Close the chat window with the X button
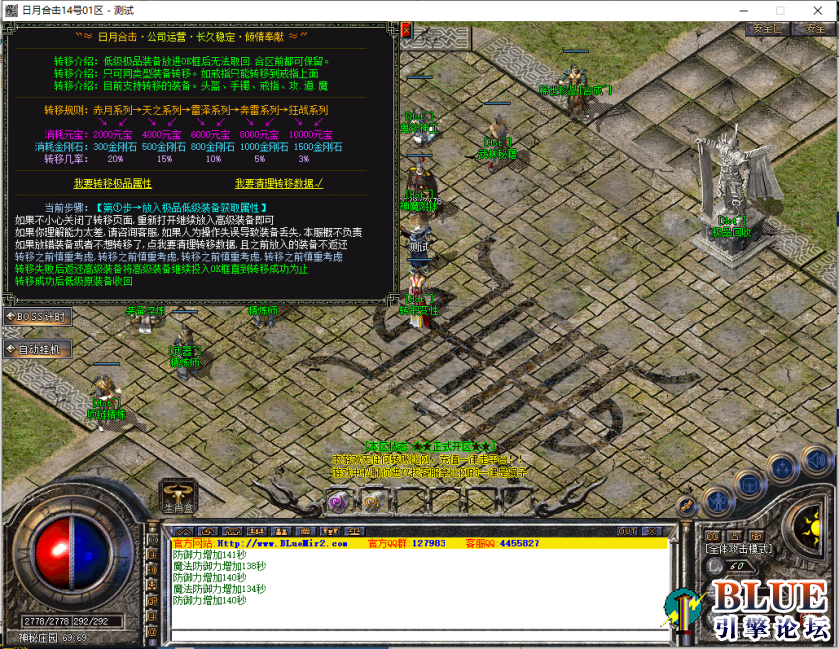Screen dimensions: 839x649 [655, 531]
